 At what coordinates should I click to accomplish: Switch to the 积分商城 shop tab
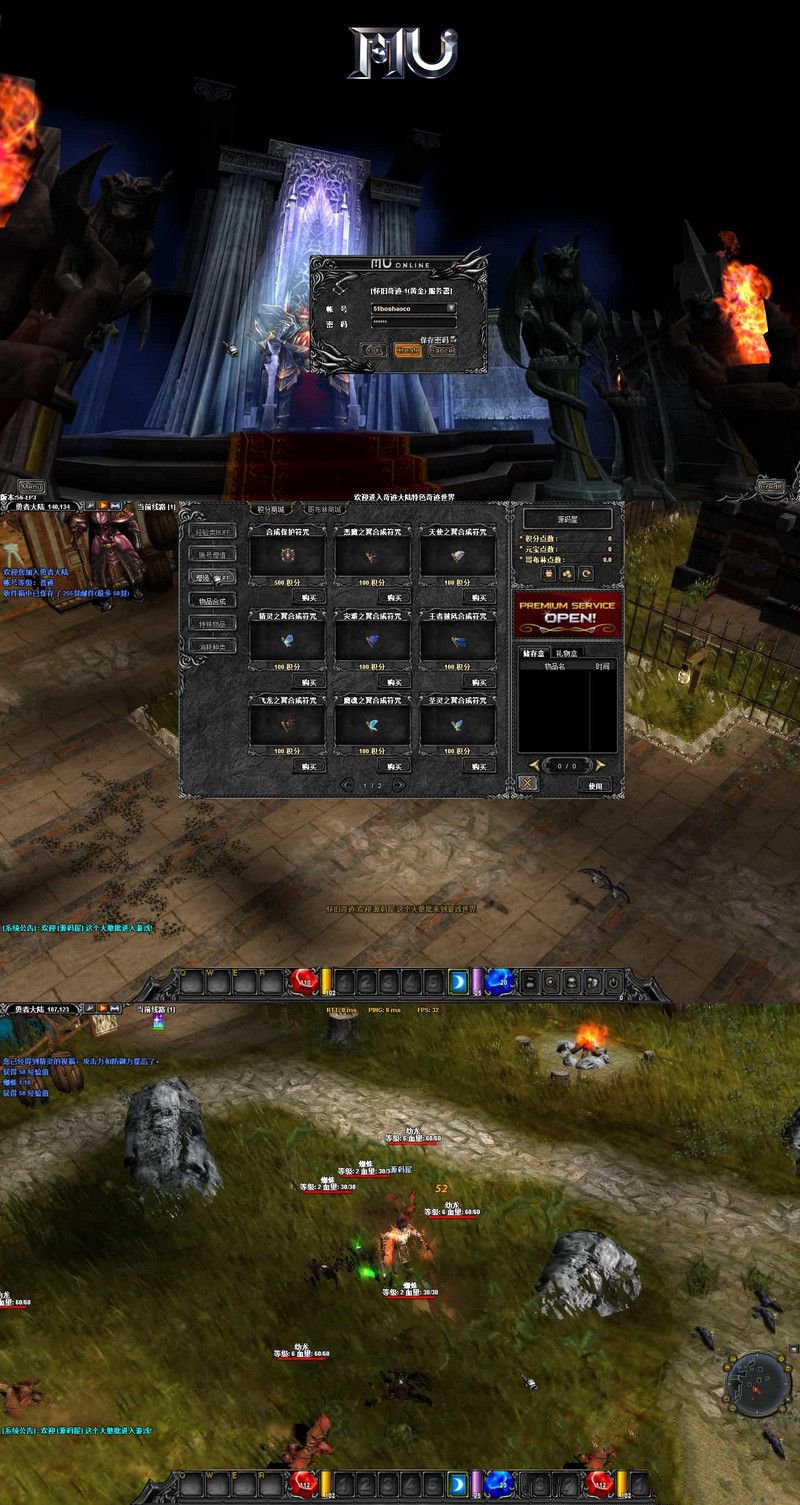(x=265, y=510)
